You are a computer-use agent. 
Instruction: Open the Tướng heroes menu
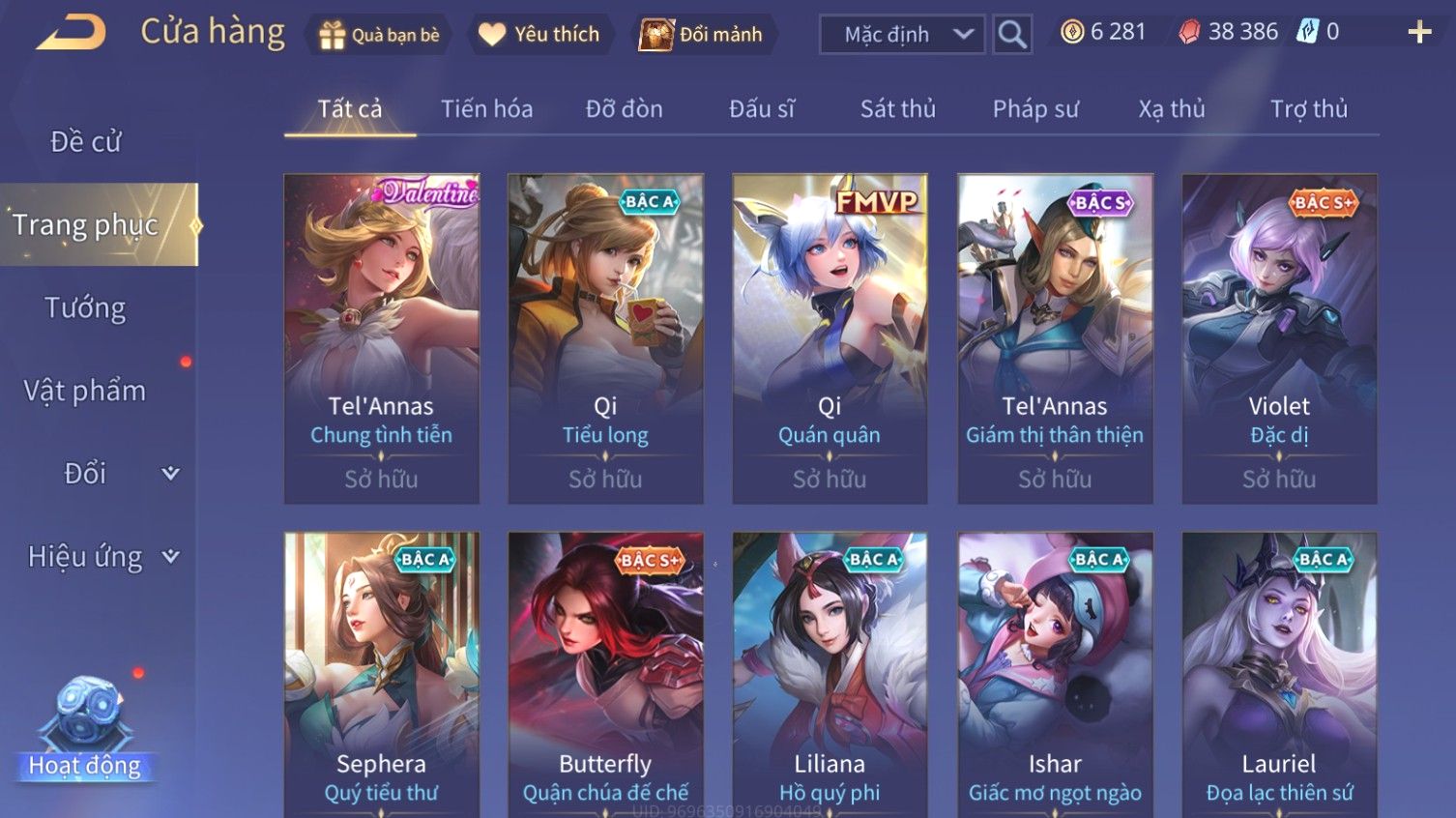click(x=85, y=308)
